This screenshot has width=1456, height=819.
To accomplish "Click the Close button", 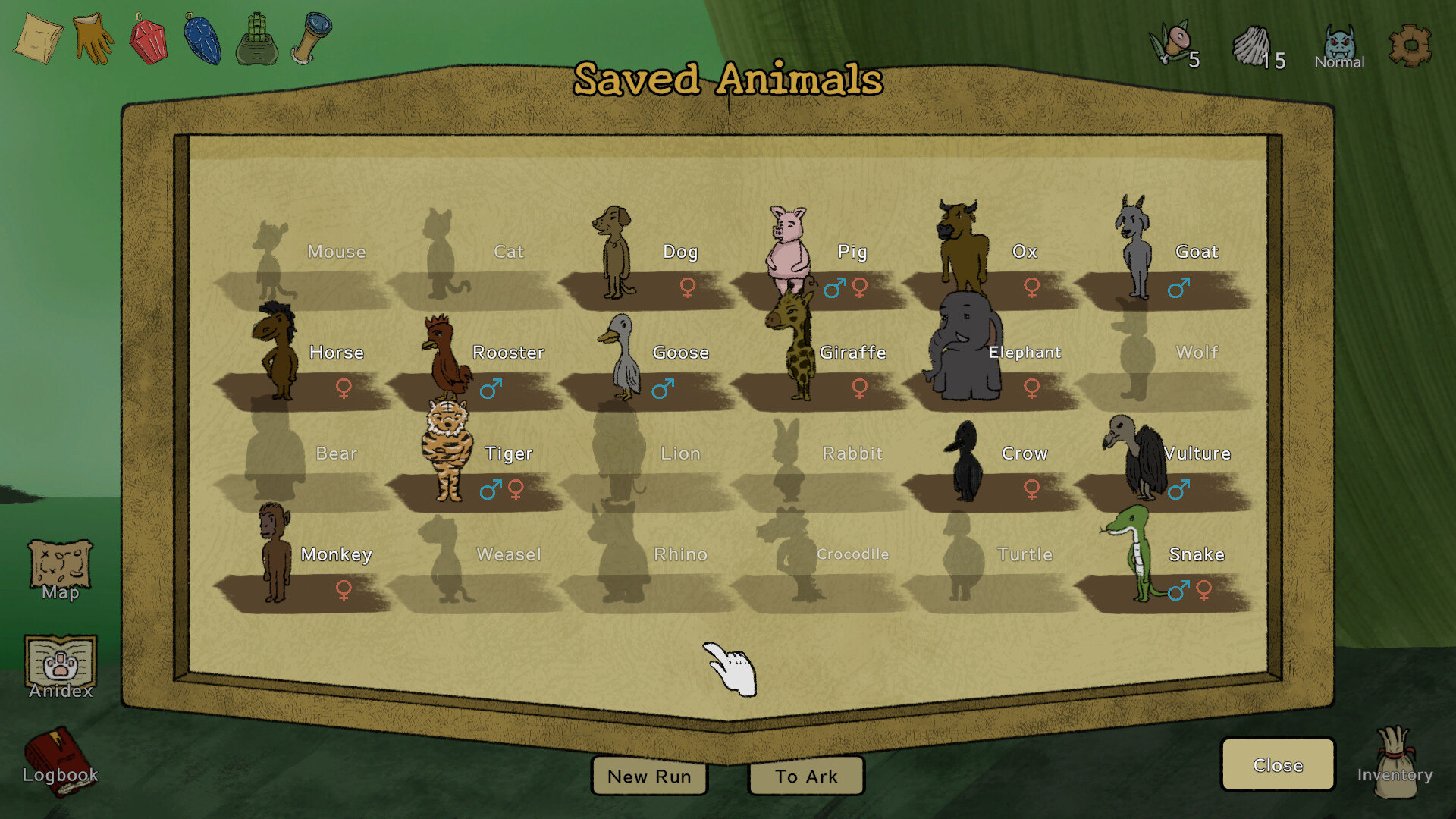I will [1278, 765].
